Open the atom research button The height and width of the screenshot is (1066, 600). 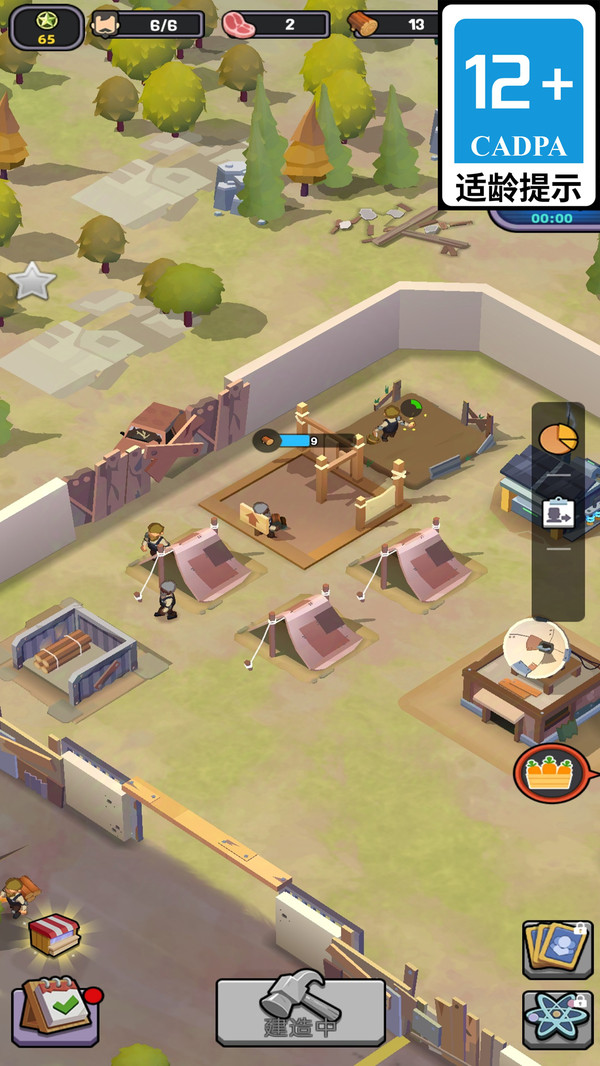[x=557, y=1019]
